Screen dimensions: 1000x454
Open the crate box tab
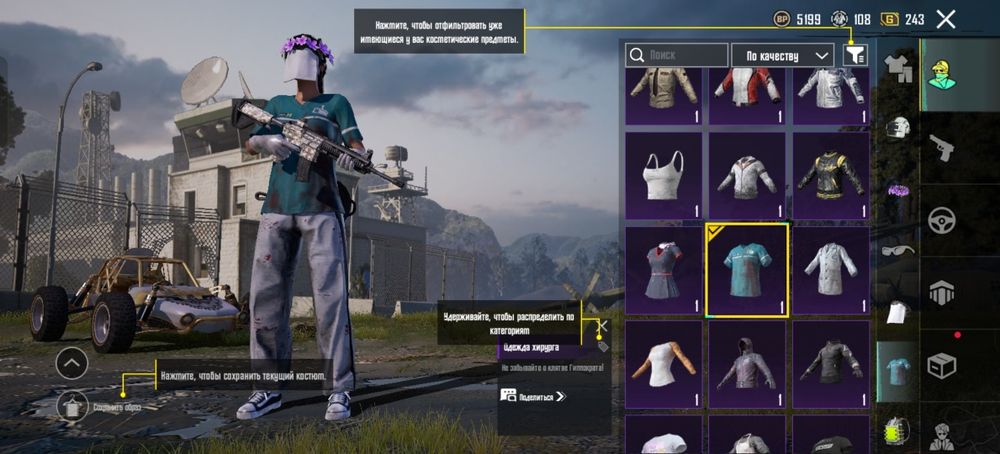(x=942, y=366)
